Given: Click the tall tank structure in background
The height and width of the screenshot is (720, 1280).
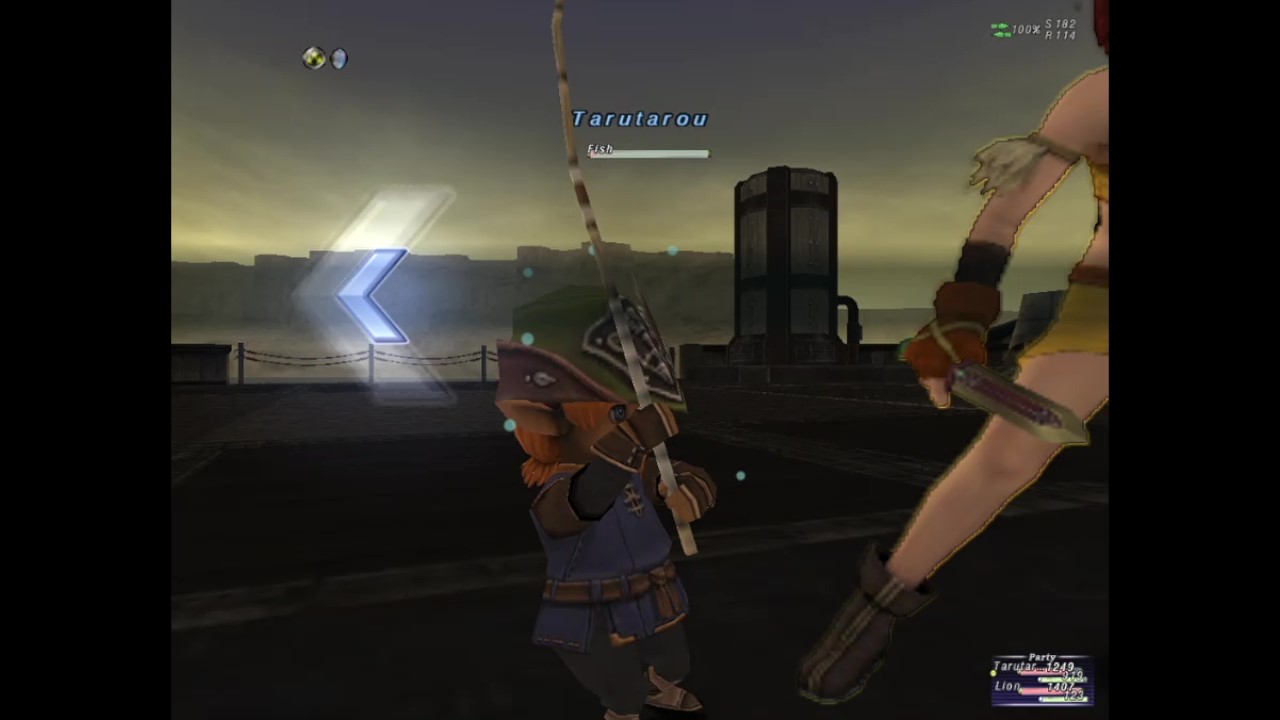Looking at the screenshot, I should [x=787, y=260].
